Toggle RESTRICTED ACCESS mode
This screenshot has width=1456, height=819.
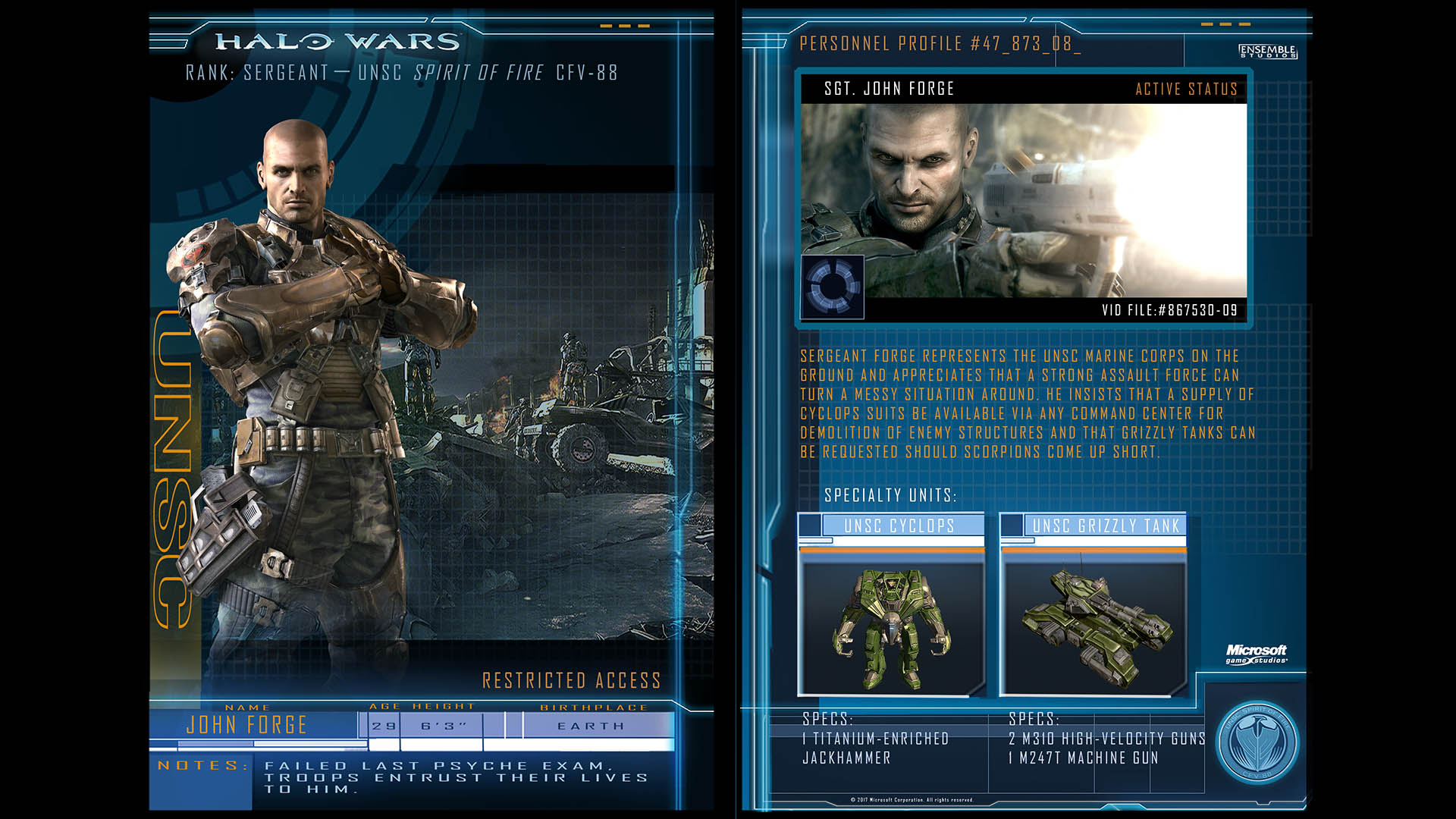pyautogui.click(x=571, y=681)
